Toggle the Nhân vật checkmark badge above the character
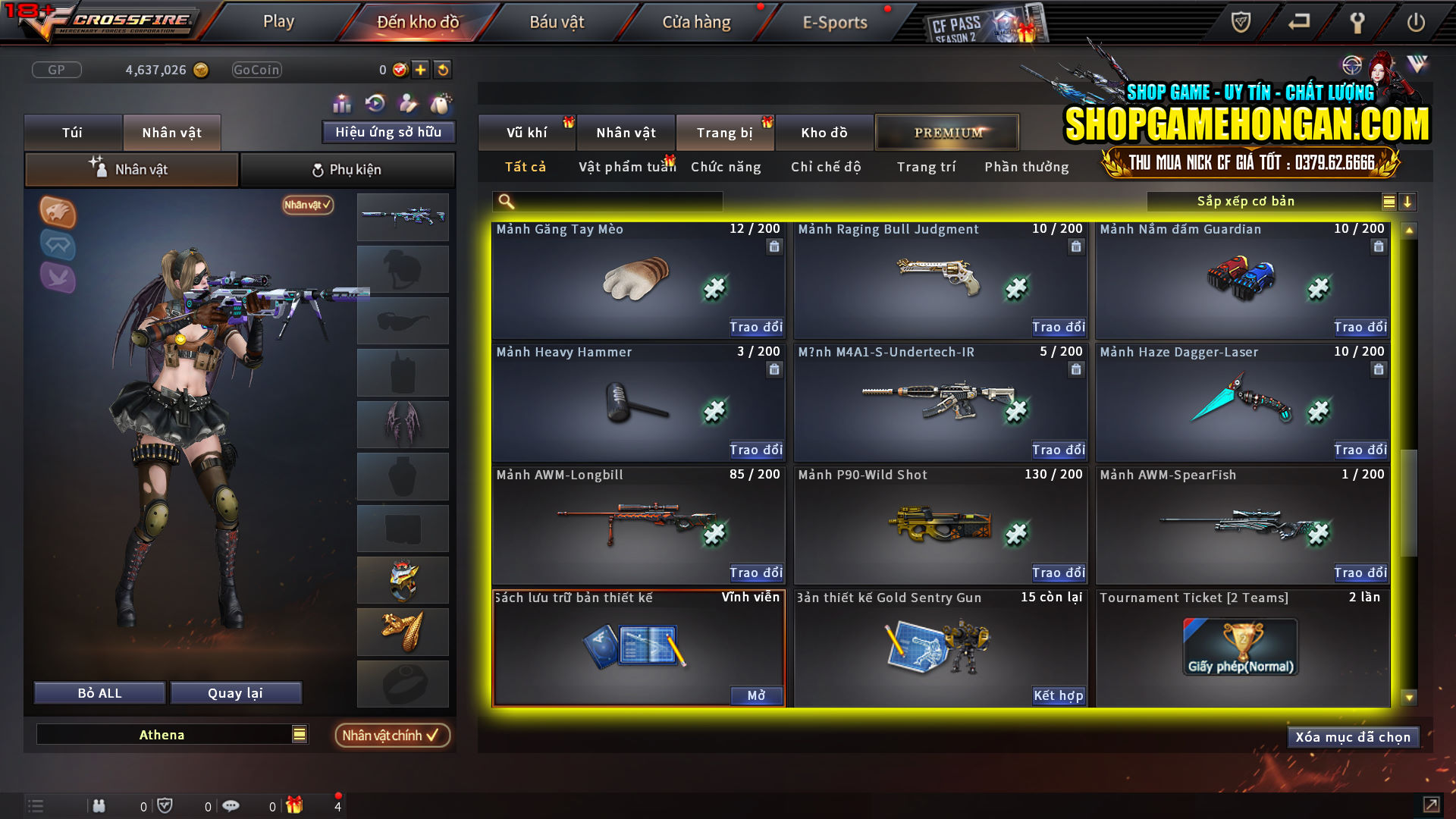This screenshot has height=819, width=1456. coord(306,205)
